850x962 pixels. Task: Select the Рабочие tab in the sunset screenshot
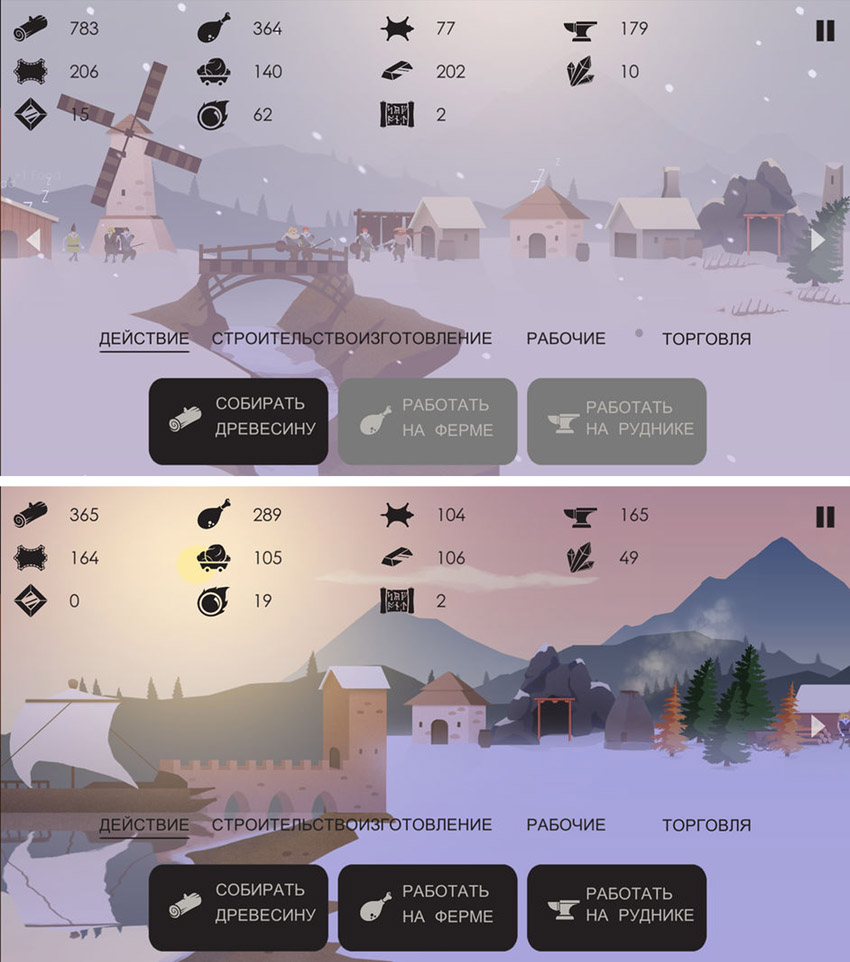(566, 825)
